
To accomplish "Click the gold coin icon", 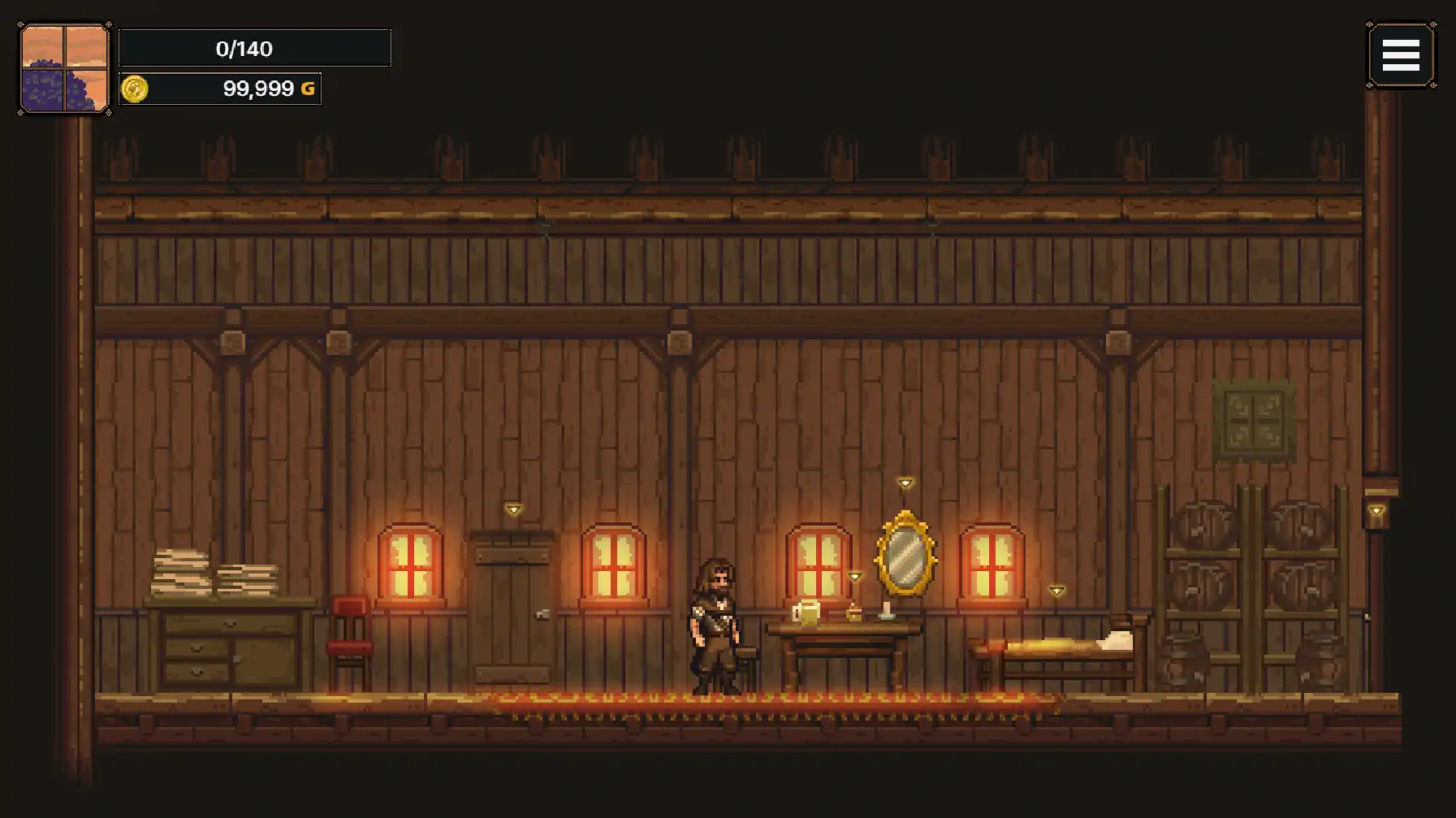I will [135, 89].
